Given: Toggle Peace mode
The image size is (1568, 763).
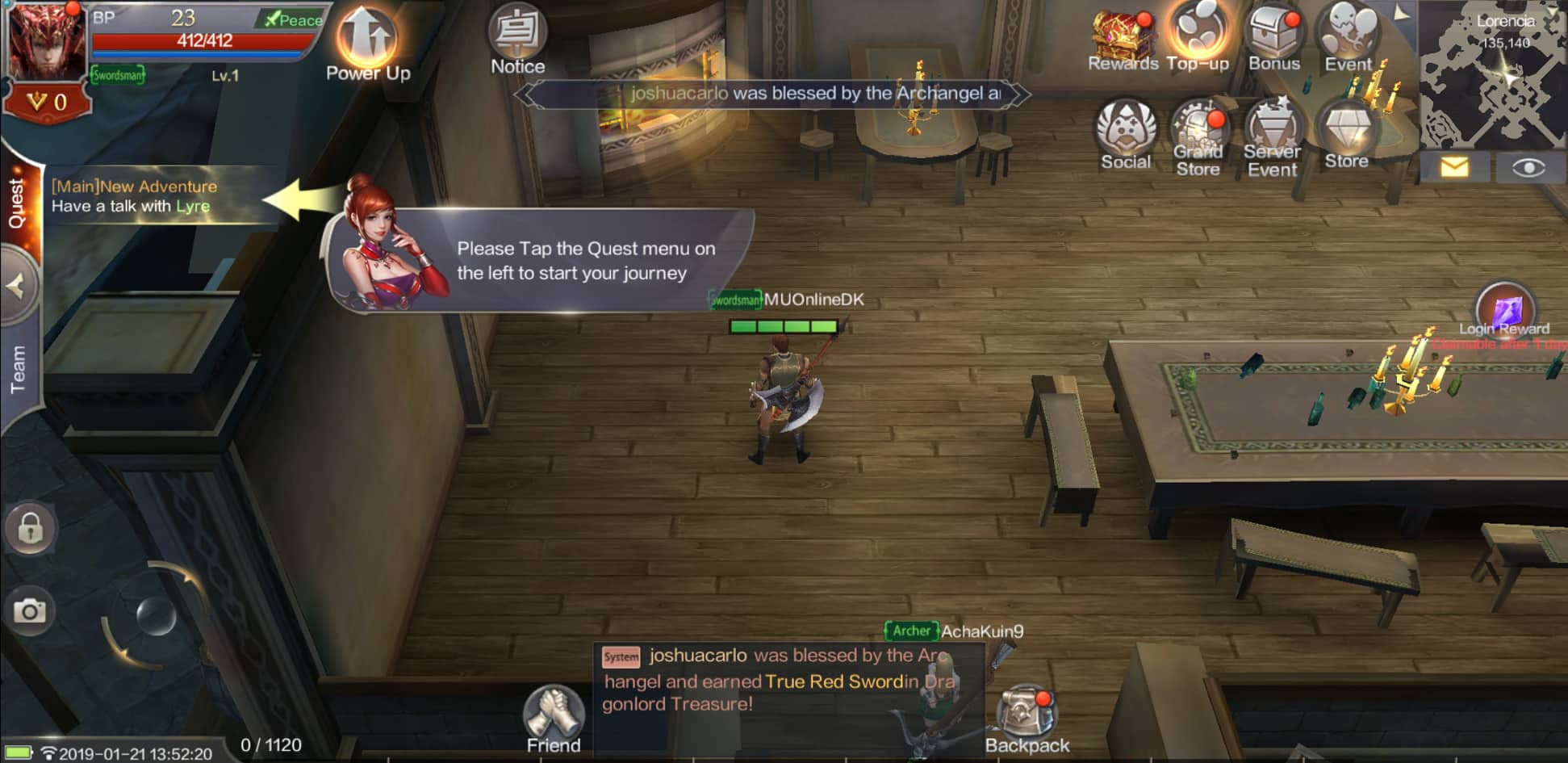Looking at the screenshot, I should click(x=292, y=19).
